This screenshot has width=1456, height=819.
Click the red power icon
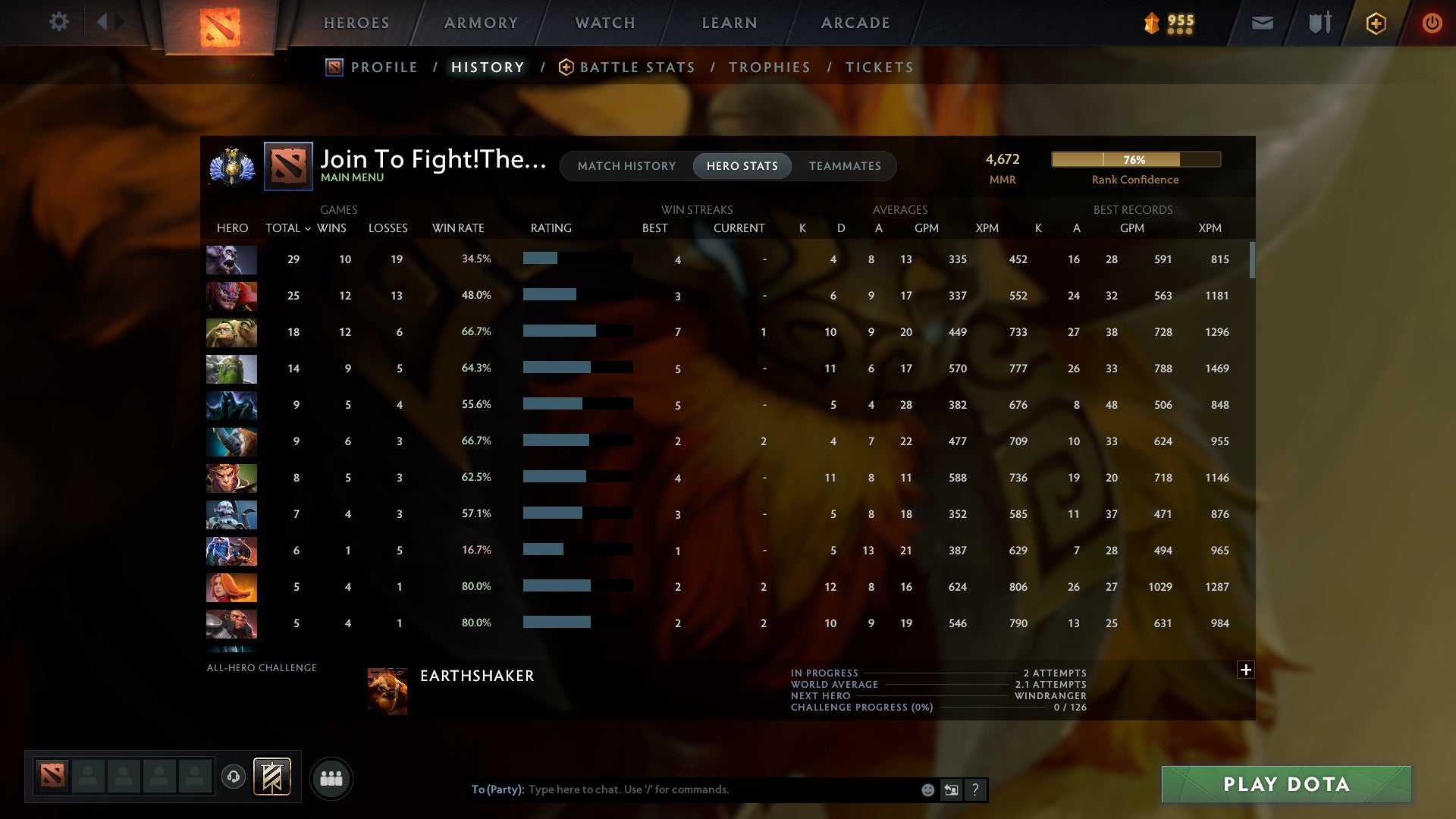pyautogui.click(x=1432, y=24)
